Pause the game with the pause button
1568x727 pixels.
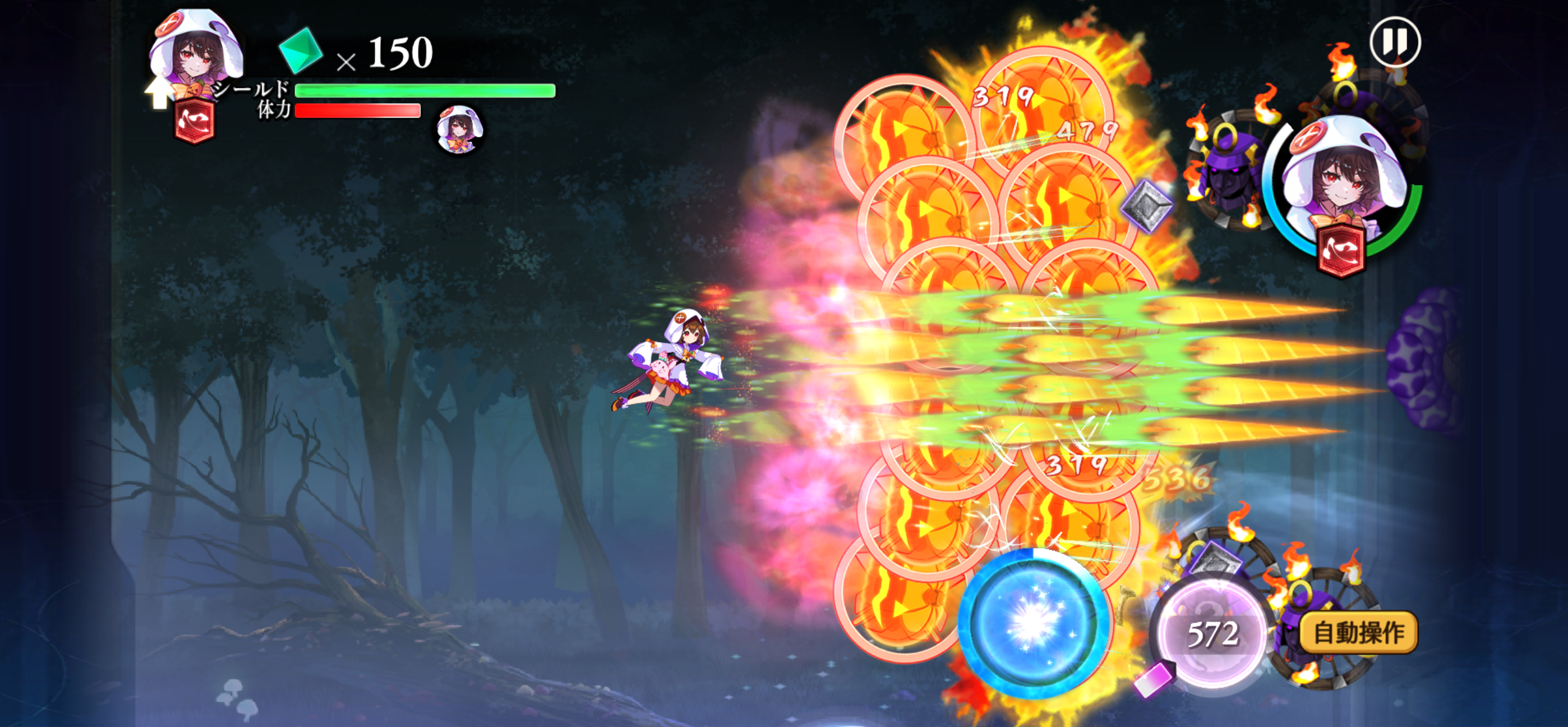[1395, 42]
